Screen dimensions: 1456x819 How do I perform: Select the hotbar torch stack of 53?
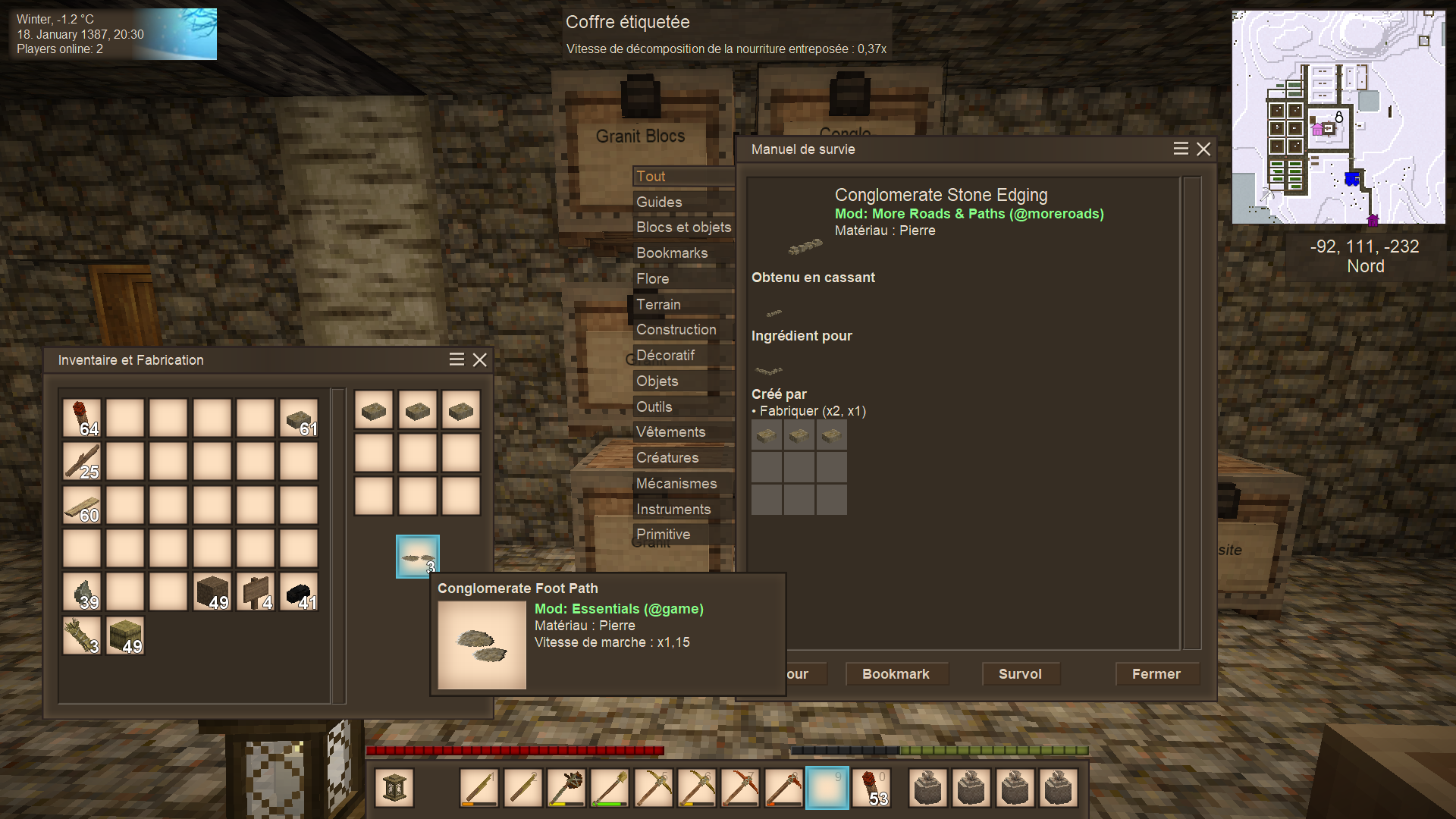871,788
